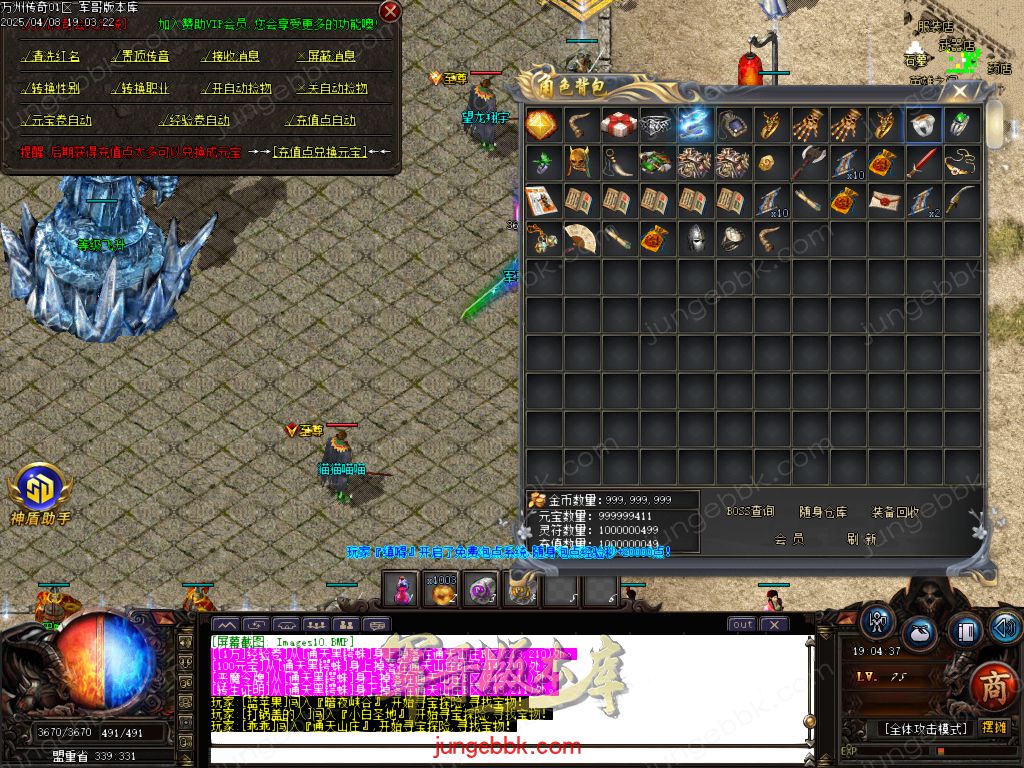This screenshot has width=1024, height=768.
Task: Select the folding fan item
Action: (x=580, y=239)
